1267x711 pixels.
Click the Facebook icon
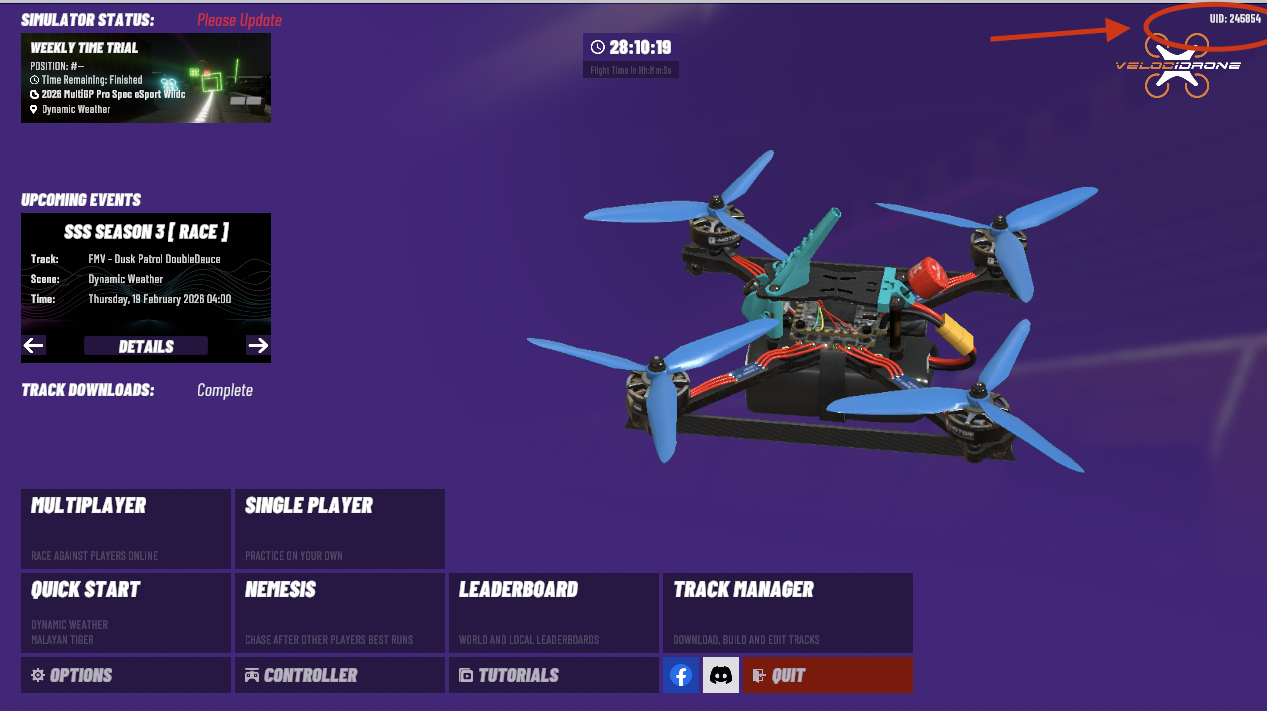[x=681, y=676]
